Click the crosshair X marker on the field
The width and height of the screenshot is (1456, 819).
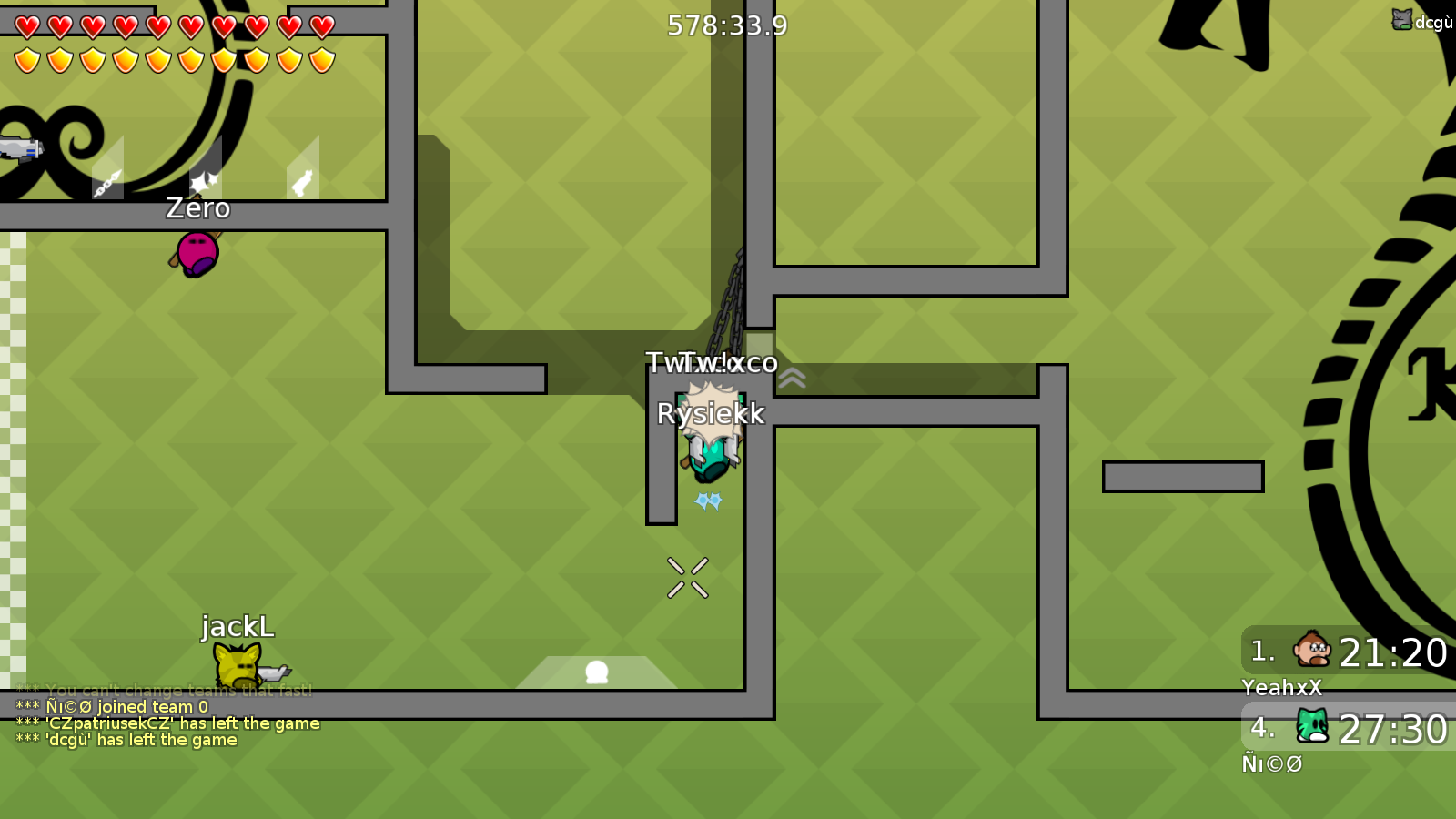click(689, 577)
